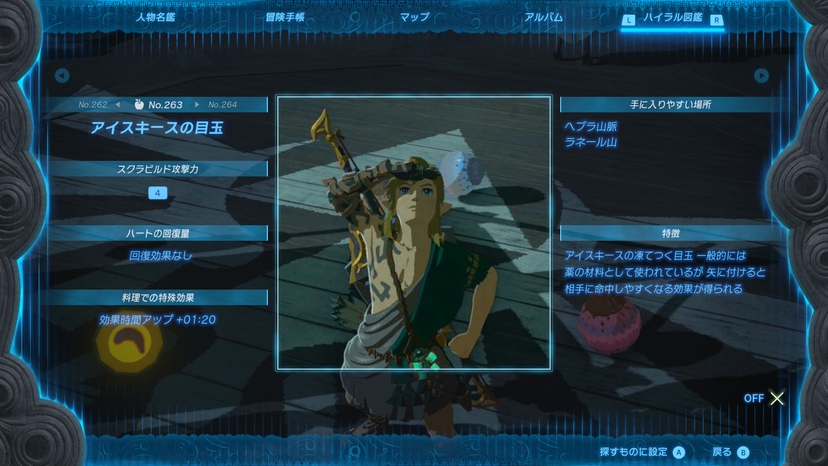Select ヘブラ山脈 location entry

[x=590, y=126]
